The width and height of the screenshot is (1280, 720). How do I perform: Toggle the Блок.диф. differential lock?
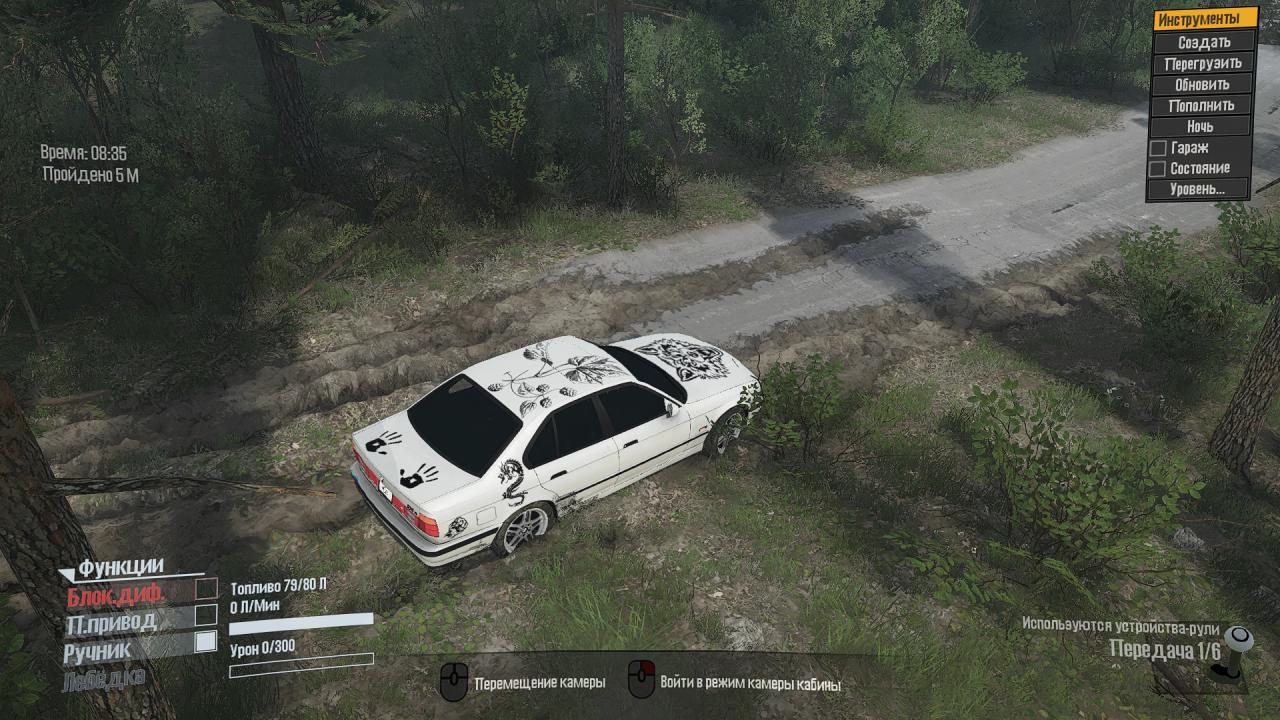click(x=206, y=588)
